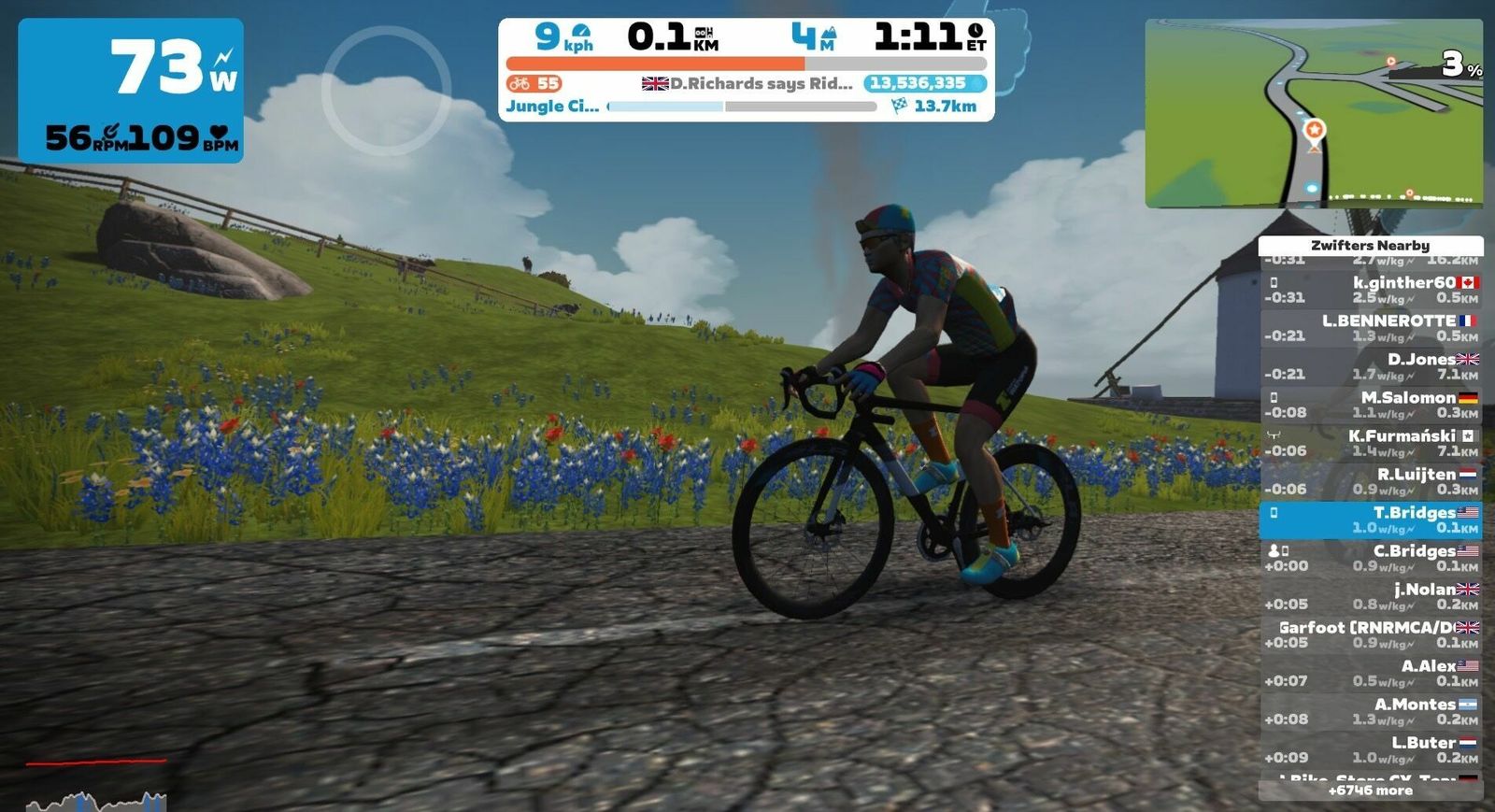Viewport: 1495px width, 812px height.
Task: Select k.ginther60 in the Zwifters Nearby list
Action: click(1371, 290)
